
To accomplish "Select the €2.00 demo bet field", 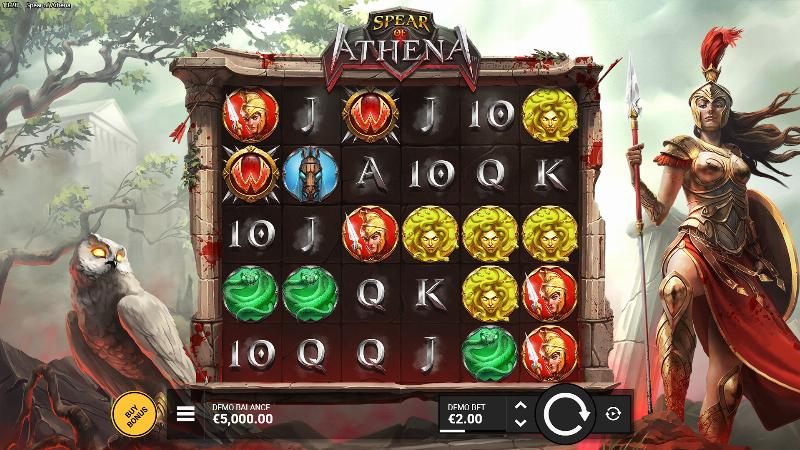I will coord(472,413).
